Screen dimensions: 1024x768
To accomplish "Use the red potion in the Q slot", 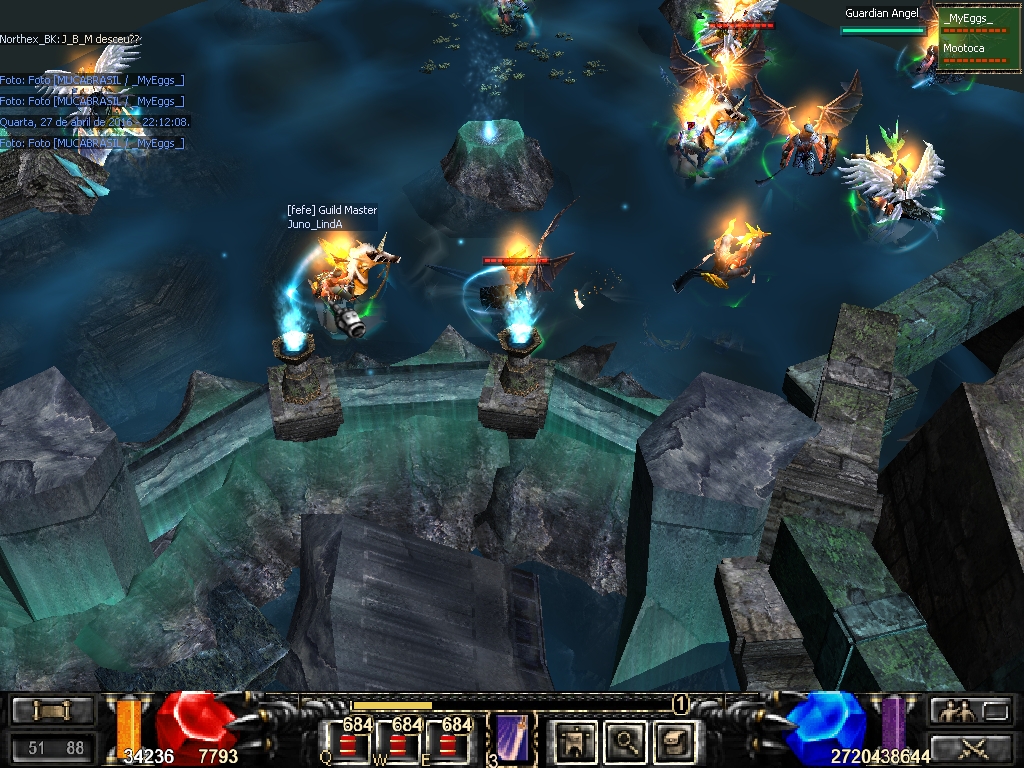I will 348,744.
